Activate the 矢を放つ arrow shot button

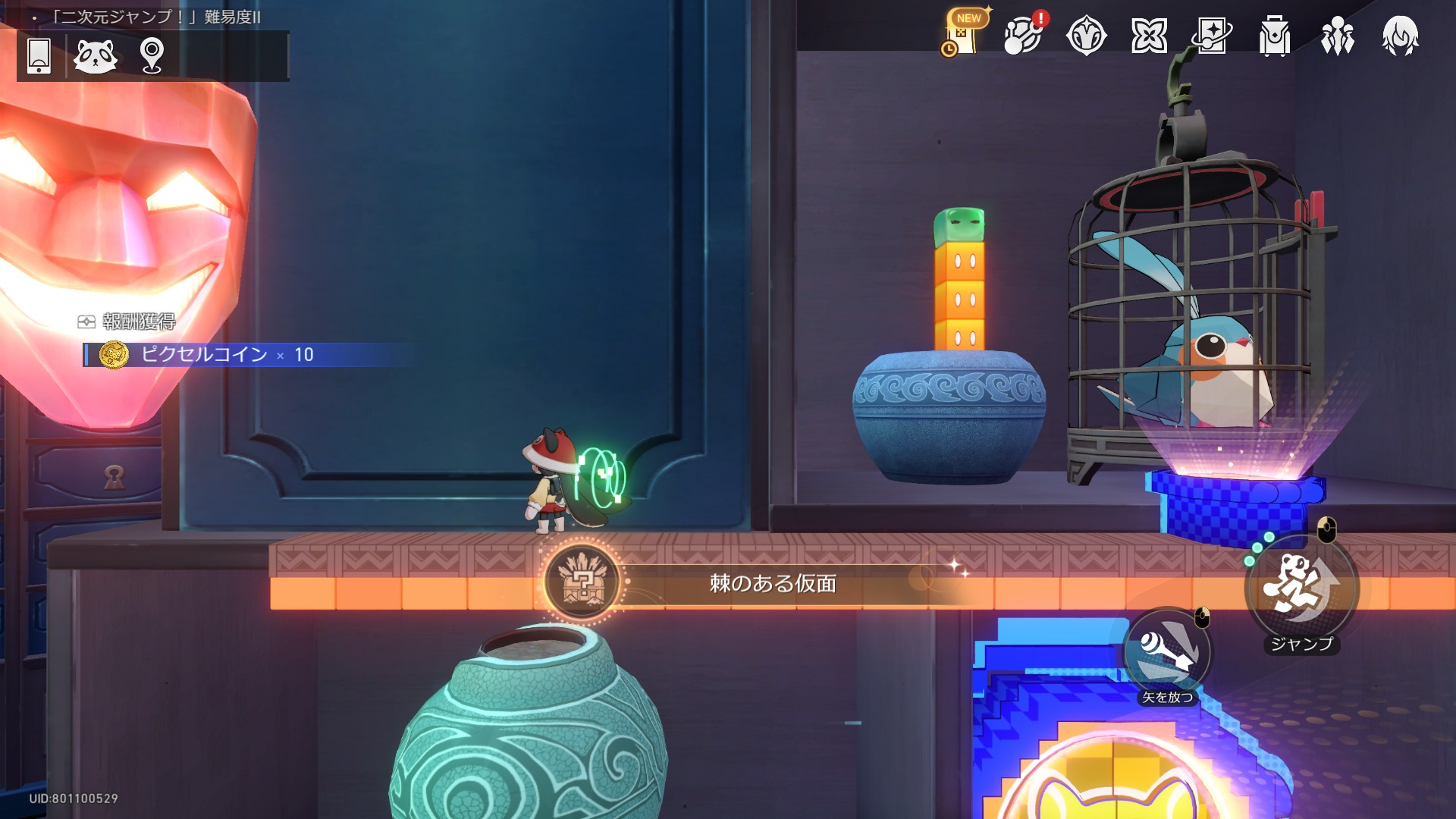(1168, 654)
